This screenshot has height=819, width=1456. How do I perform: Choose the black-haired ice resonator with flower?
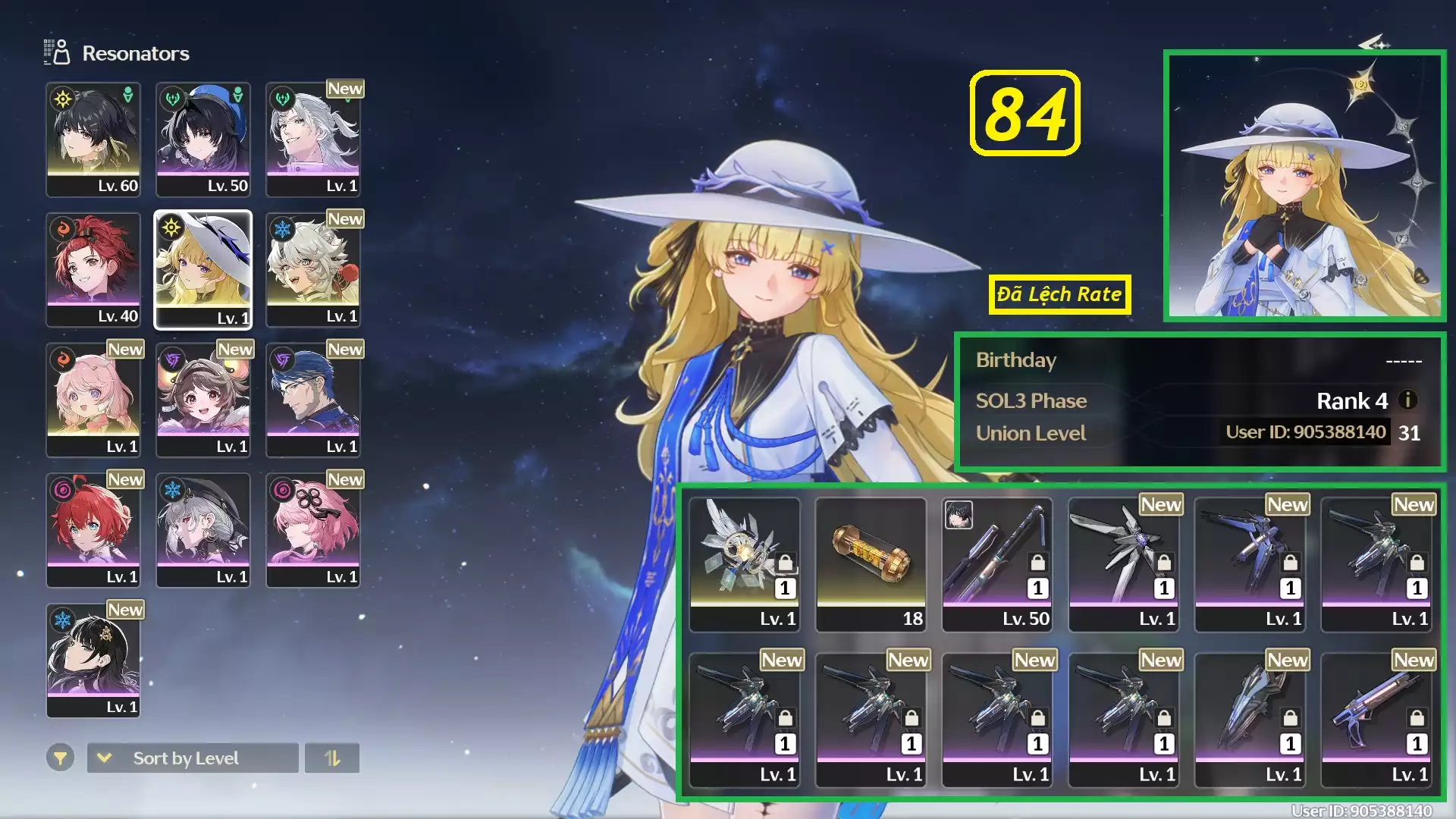coord(93,661)
